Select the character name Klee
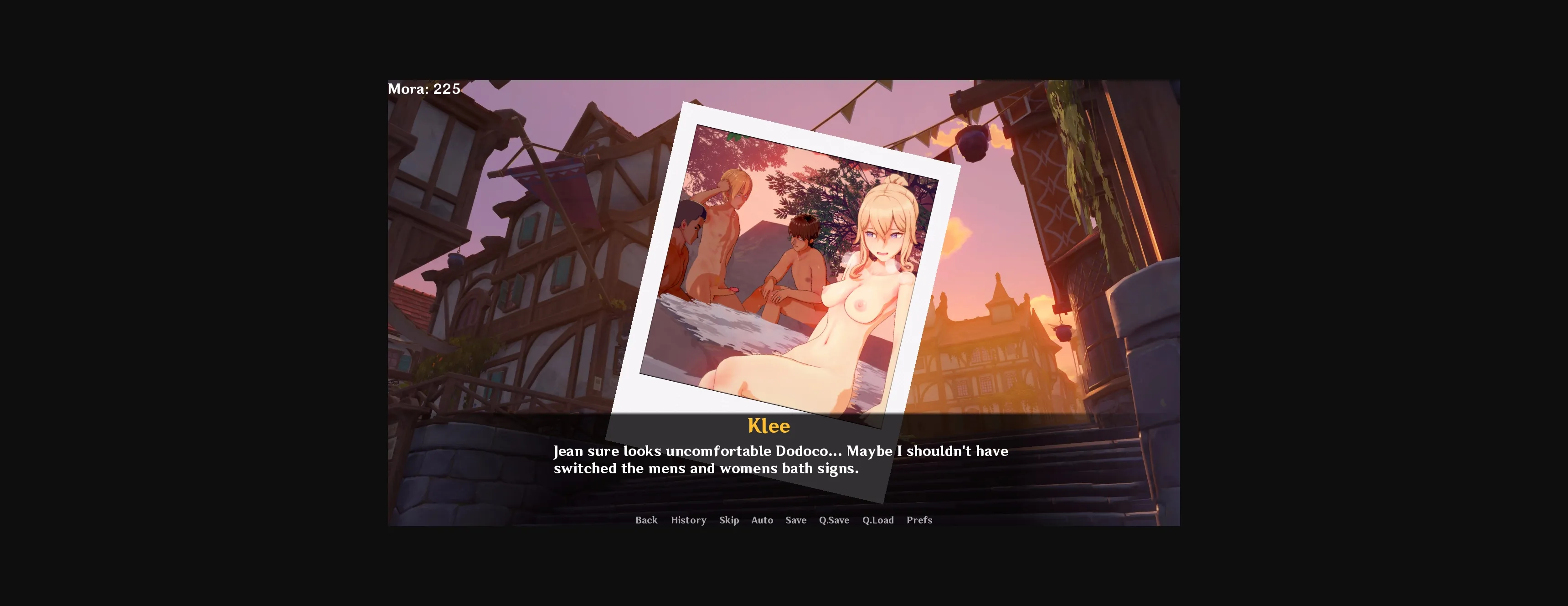Screen dimensions: 1568x606 769,426
